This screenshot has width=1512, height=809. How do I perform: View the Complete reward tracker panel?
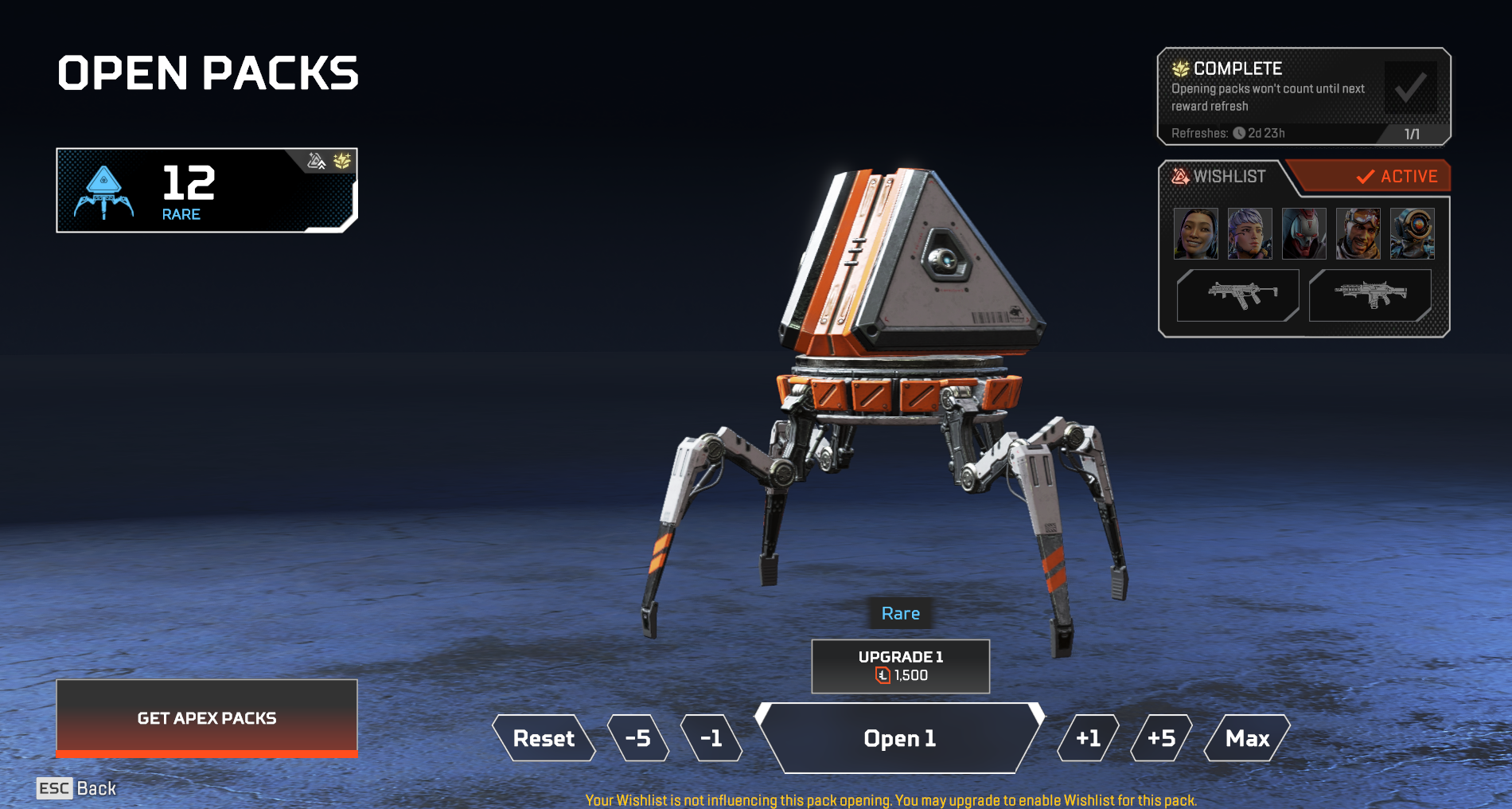(1304, 96)
